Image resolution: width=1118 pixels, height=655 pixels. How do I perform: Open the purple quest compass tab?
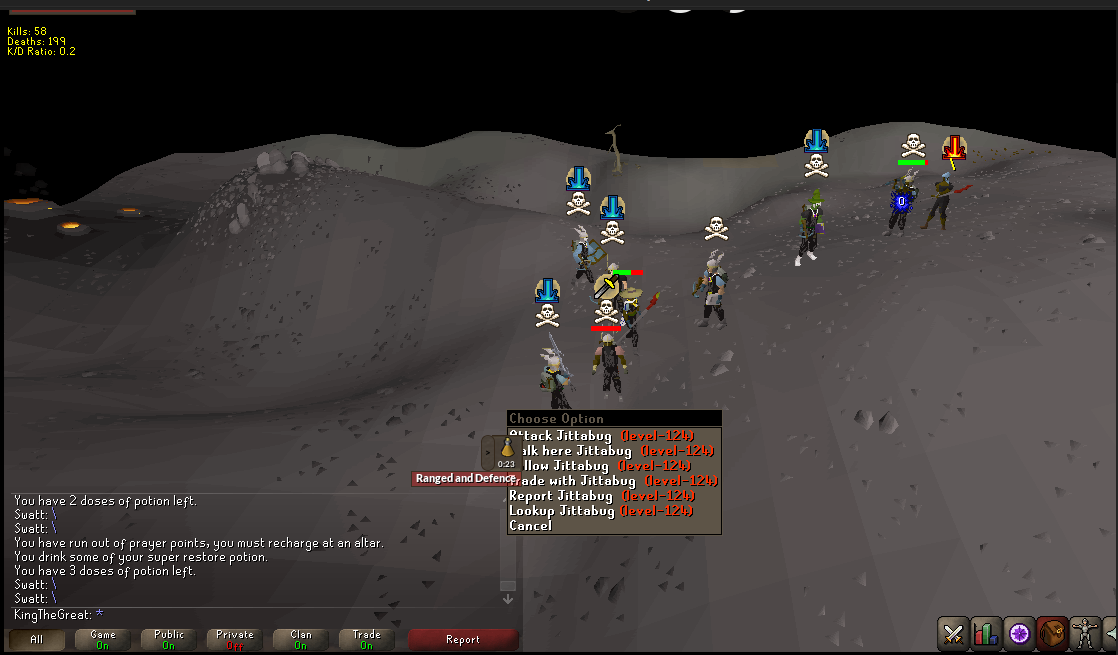click(x=1019, y=633)
